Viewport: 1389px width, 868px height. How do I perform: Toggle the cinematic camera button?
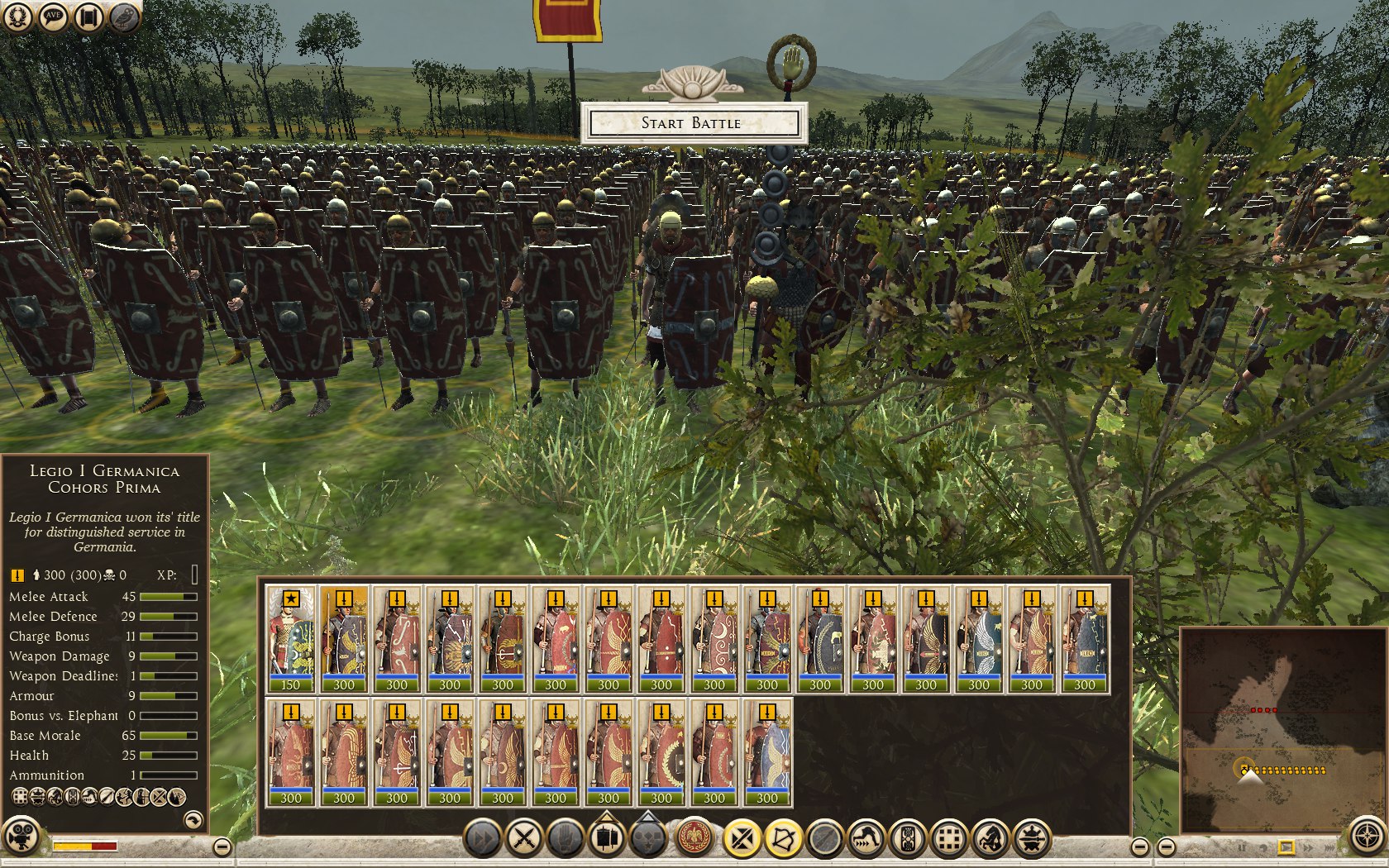[x=21, y=836]
